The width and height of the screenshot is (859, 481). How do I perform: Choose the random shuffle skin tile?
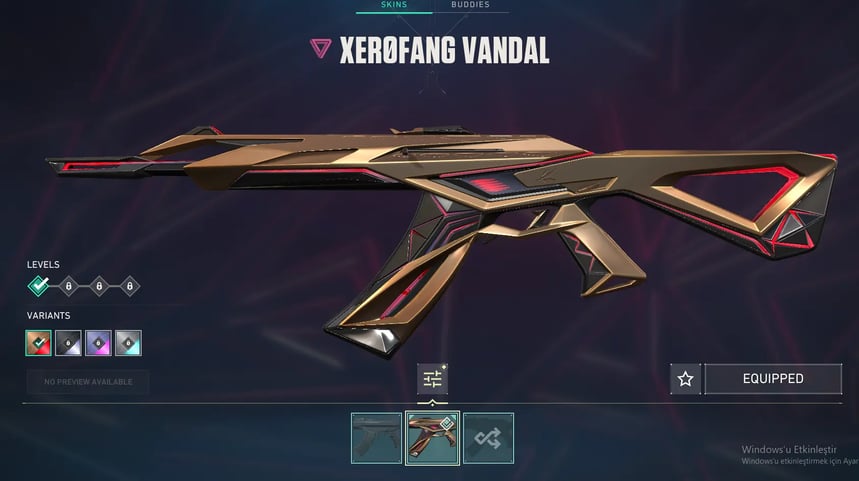coord(488,438)
